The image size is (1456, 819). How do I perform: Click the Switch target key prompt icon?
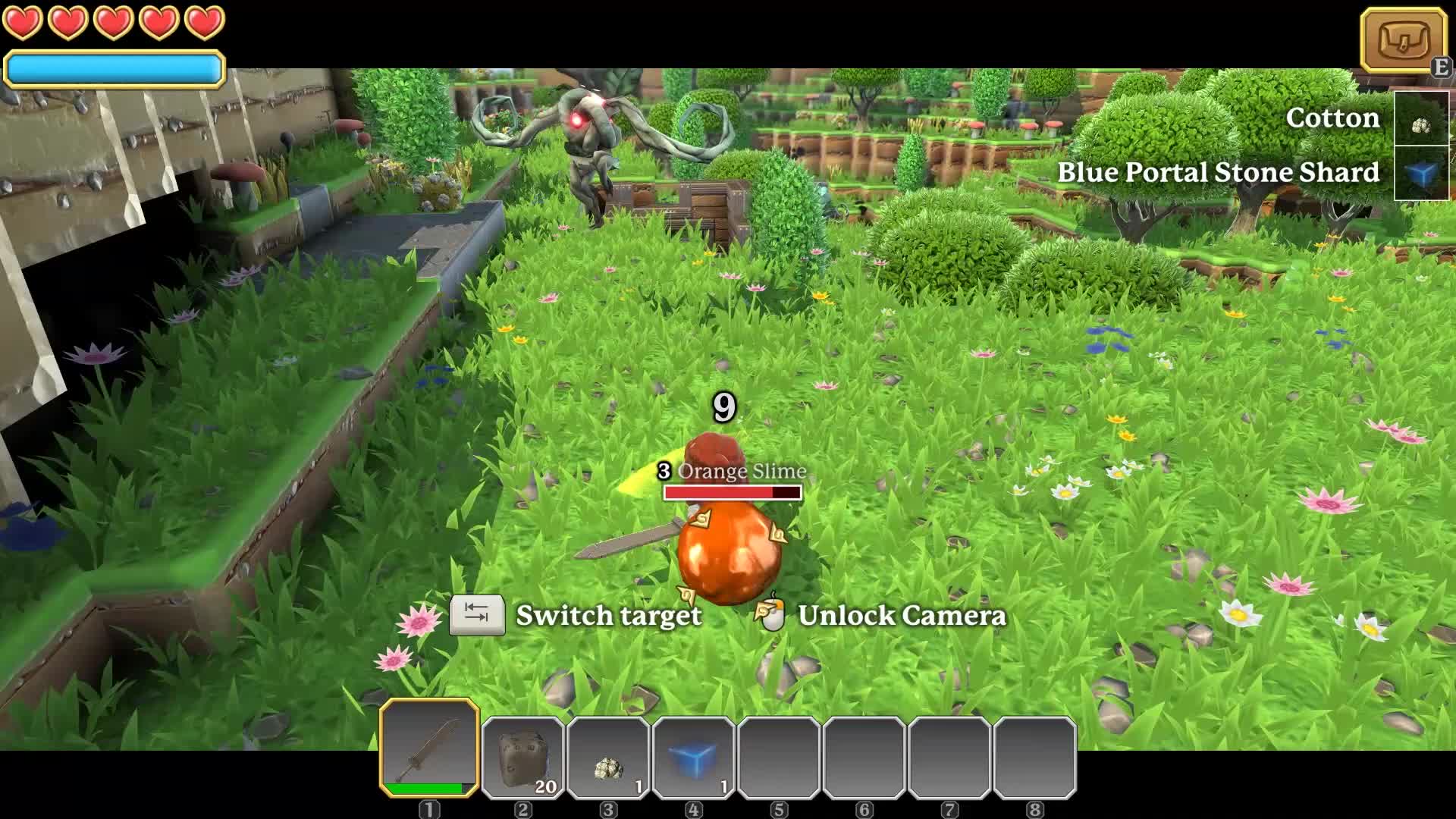tap(478, 616)
